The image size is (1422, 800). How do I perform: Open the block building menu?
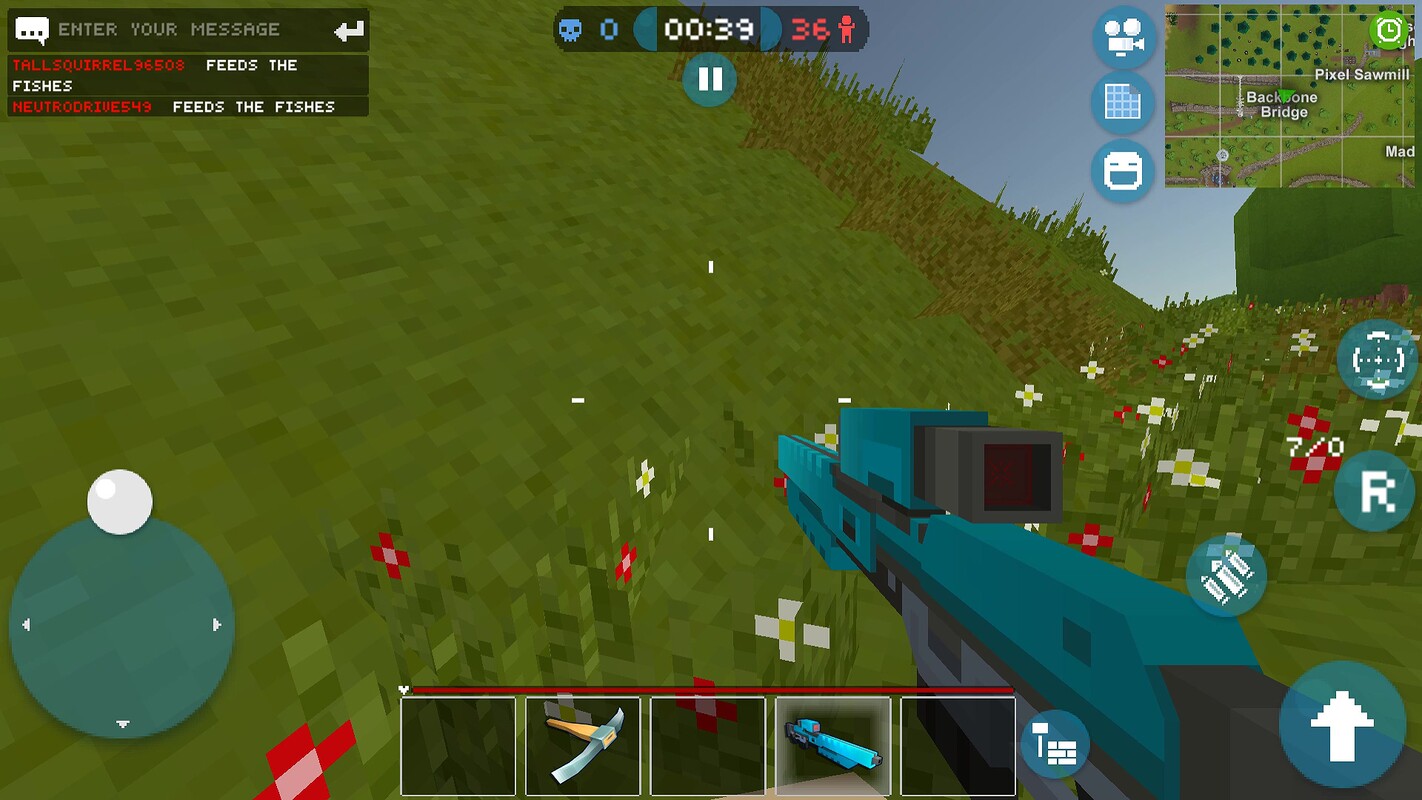coord(1055,744)
